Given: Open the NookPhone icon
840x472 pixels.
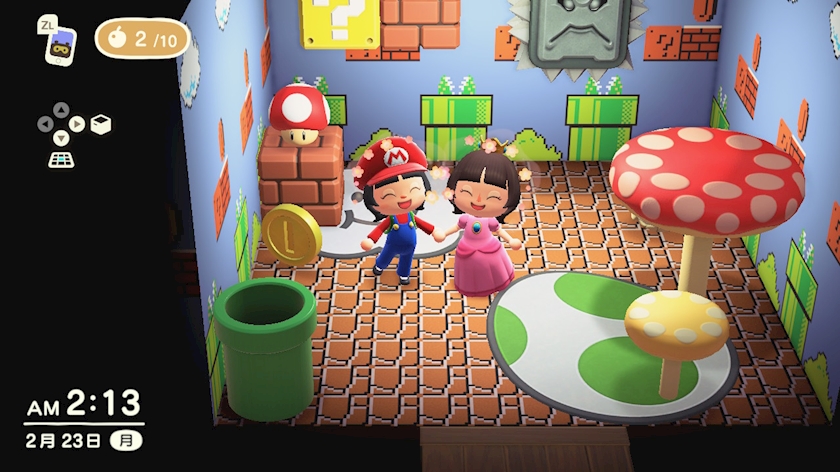Looking at the screenshot, I should tap(59, 46).
